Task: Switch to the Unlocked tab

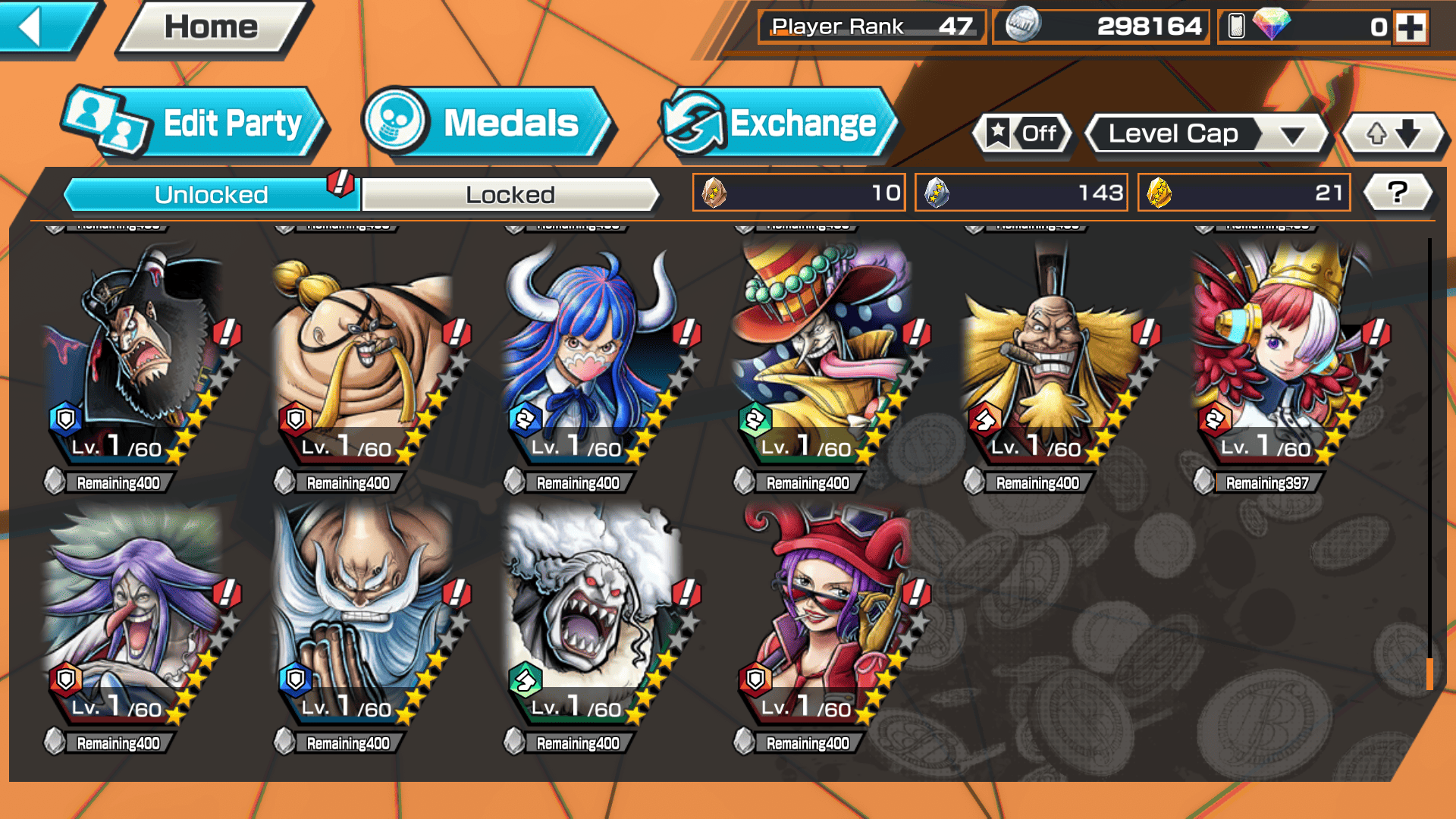Action: click(x=211, y=195)
